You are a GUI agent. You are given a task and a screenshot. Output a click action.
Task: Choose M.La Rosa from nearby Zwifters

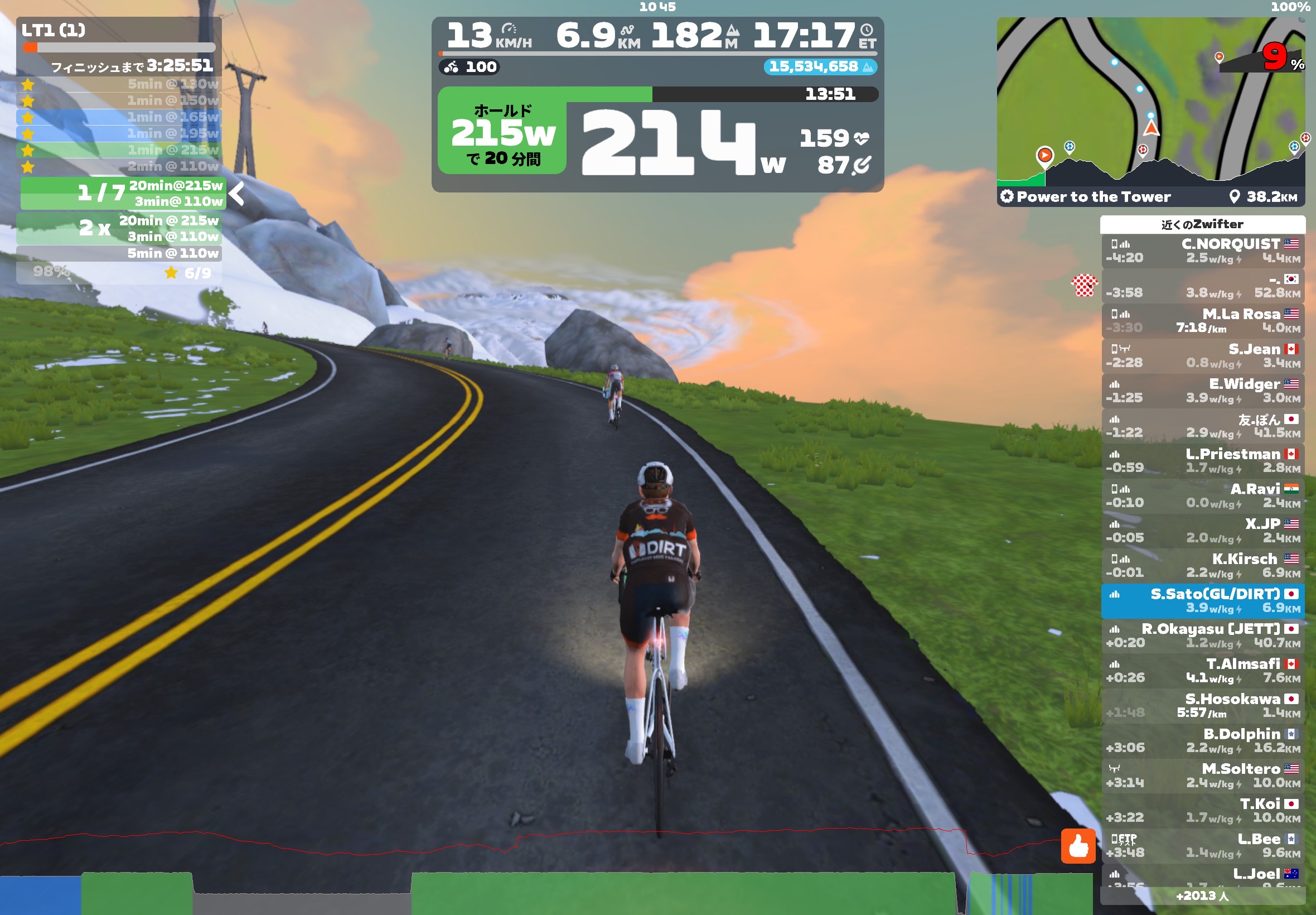pyautogui.click(x=1202, y=320)
